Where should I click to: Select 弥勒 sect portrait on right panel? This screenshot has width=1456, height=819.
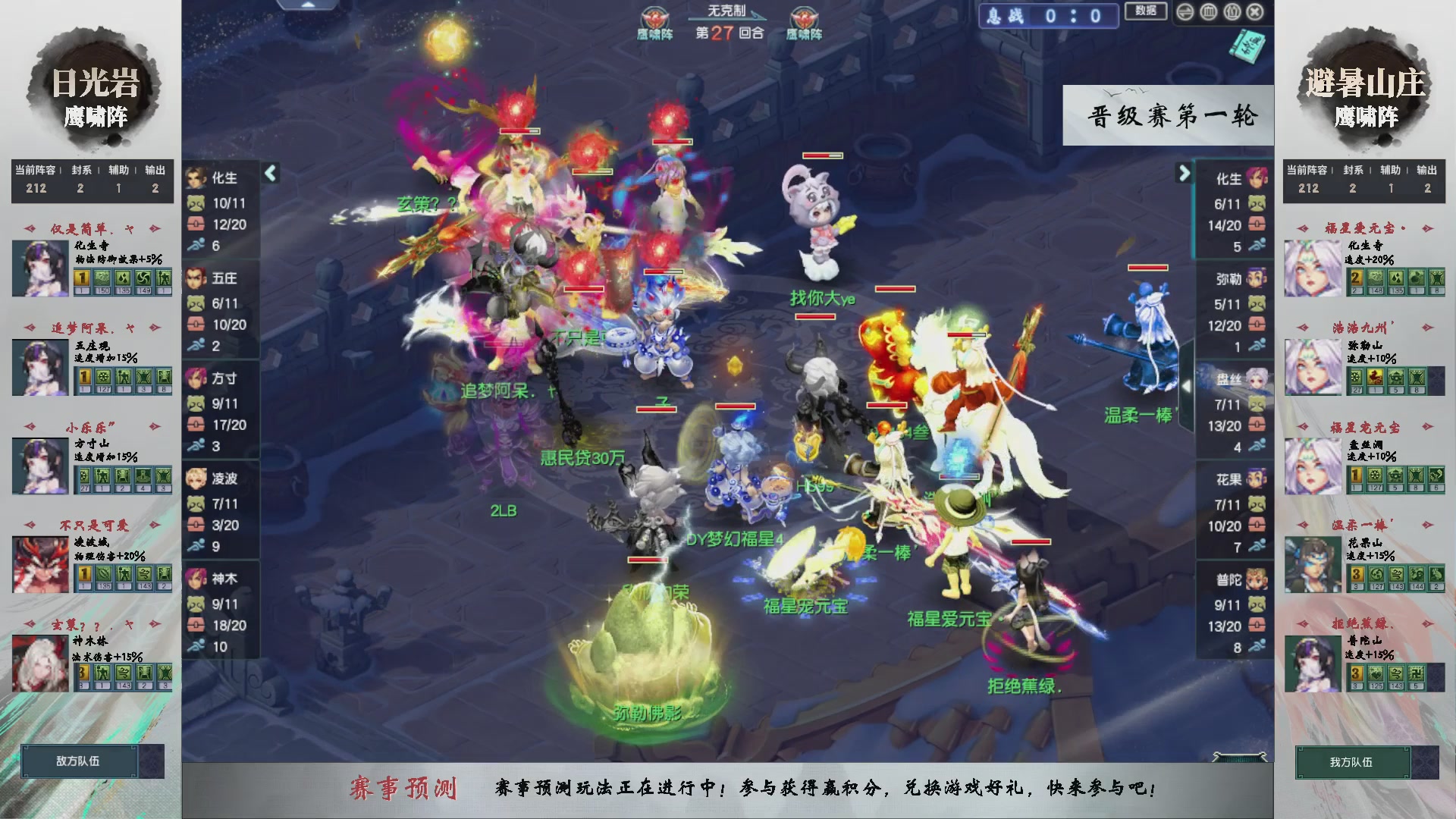[1256, 279]
